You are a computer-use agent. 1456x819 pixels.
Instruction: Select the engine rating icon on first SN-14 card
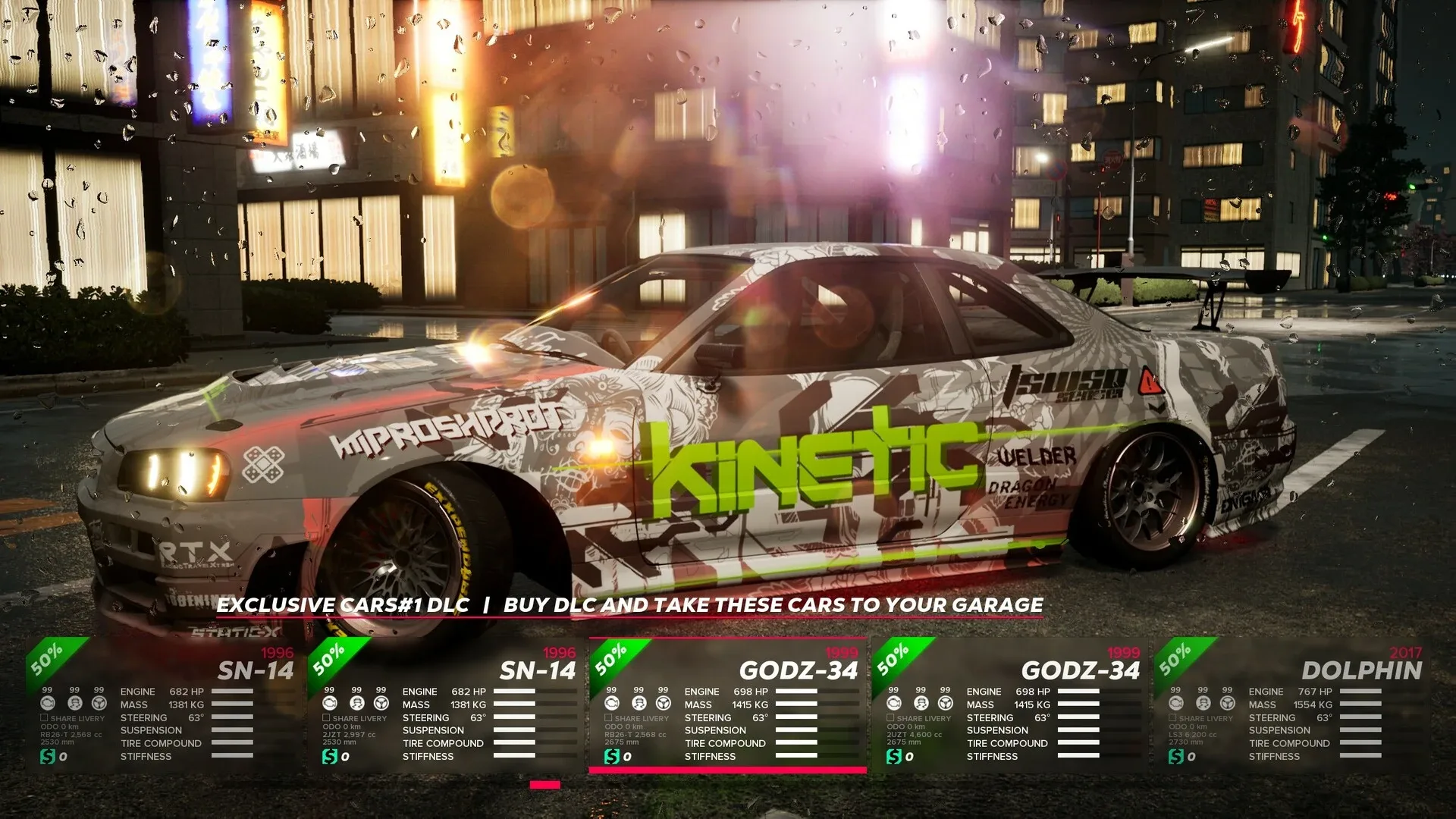point(49,703)
